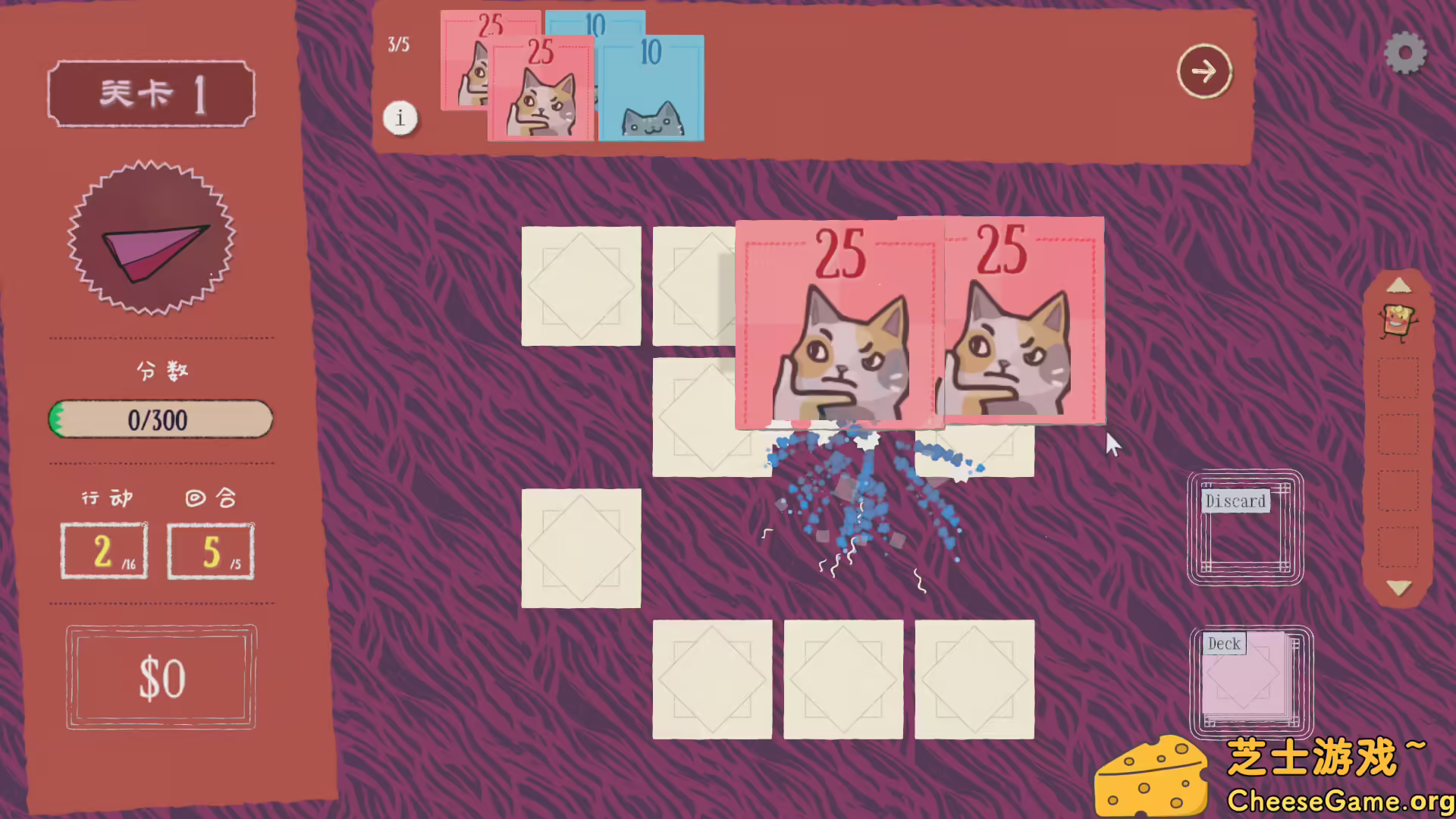The image size is (1456, 819).
Task: Click the info "i" icon beside the hand
Action: tap(401, 118)
